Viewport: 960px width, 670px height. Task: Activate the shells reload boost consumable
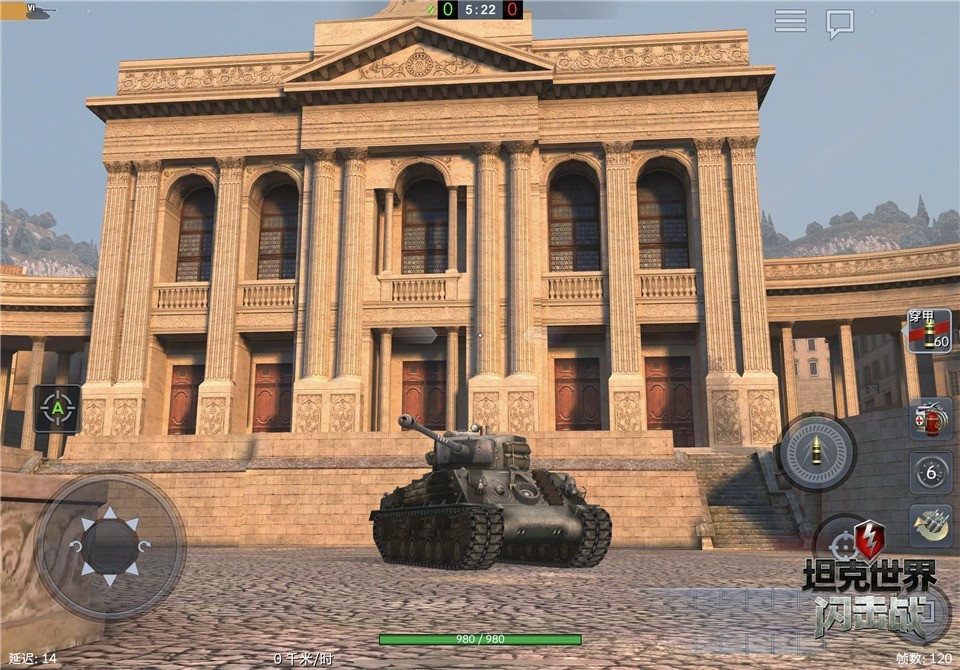pos(930,523)
